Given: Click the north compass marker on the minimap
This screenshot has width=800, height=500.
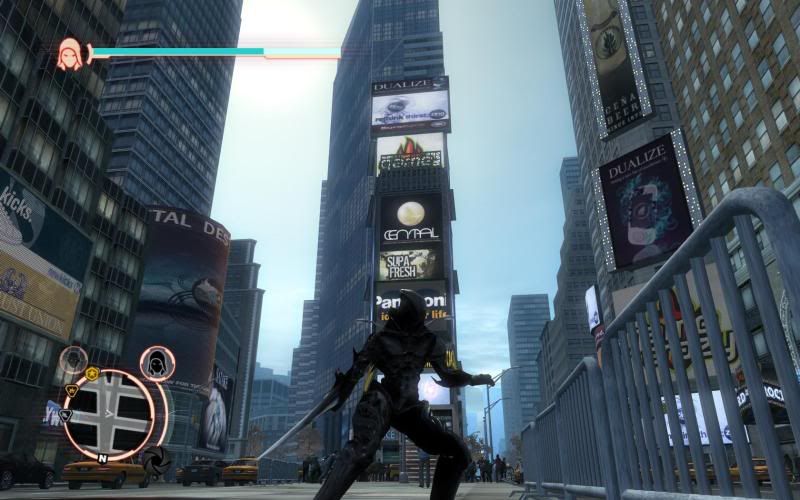Looking at the screenshot, I should (103, 458).
